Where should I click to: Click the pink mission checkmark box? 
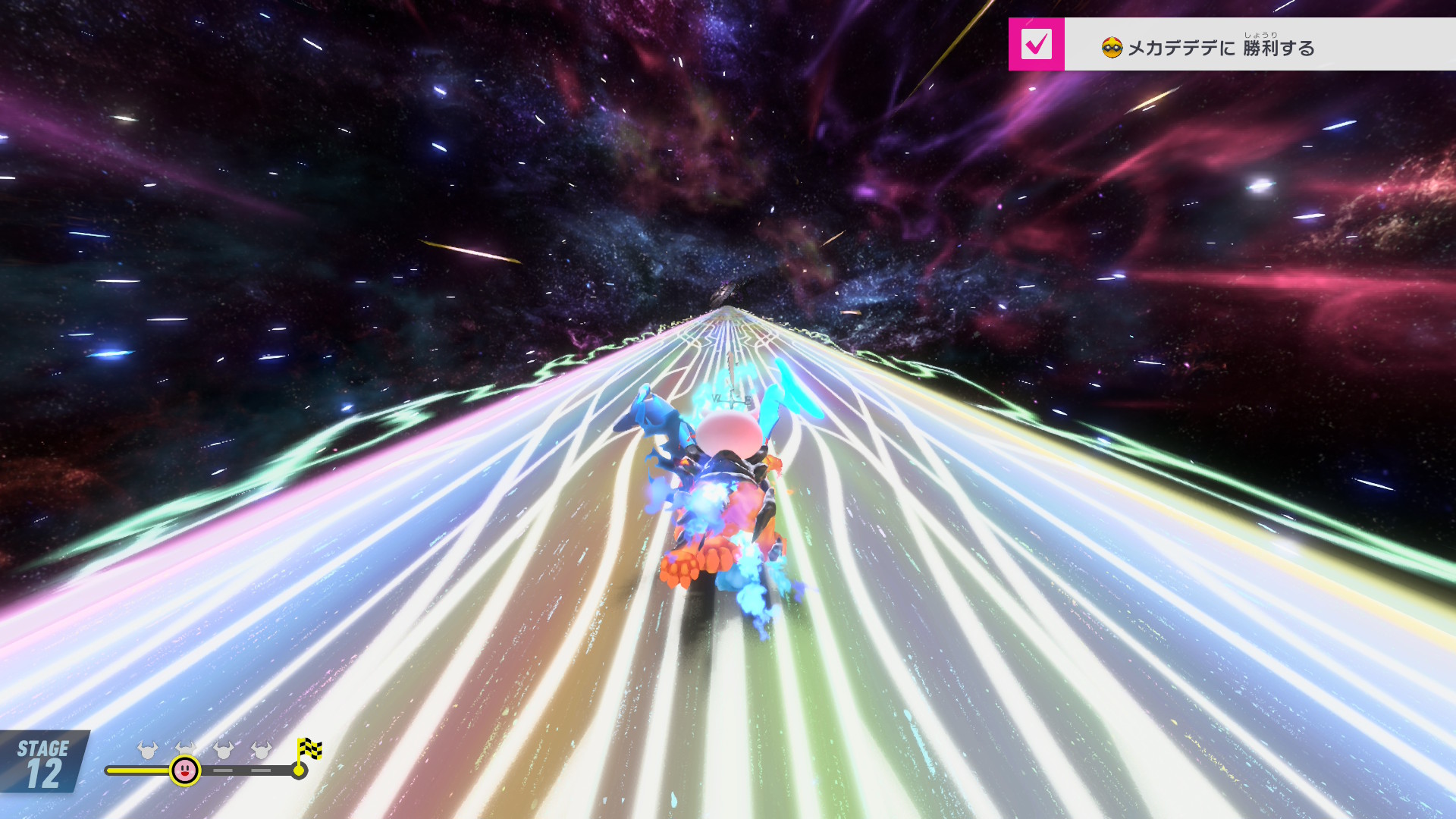[1036, 45]
